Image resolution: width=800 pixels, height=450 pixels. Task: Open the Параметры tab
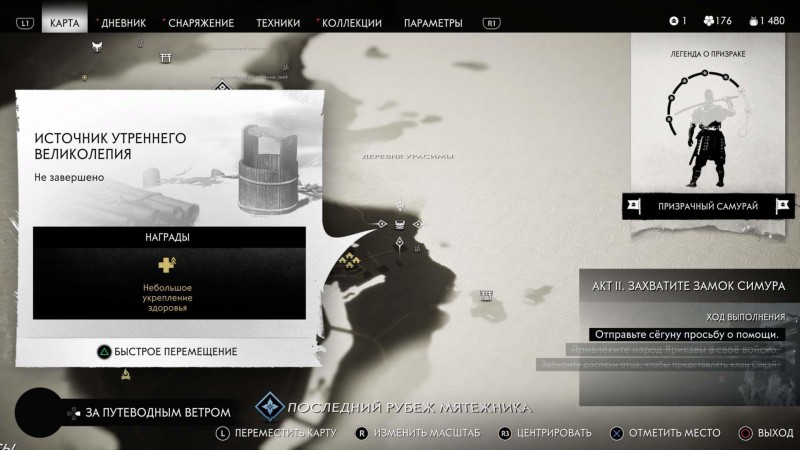pyautogui.click(x=433, y=23)
